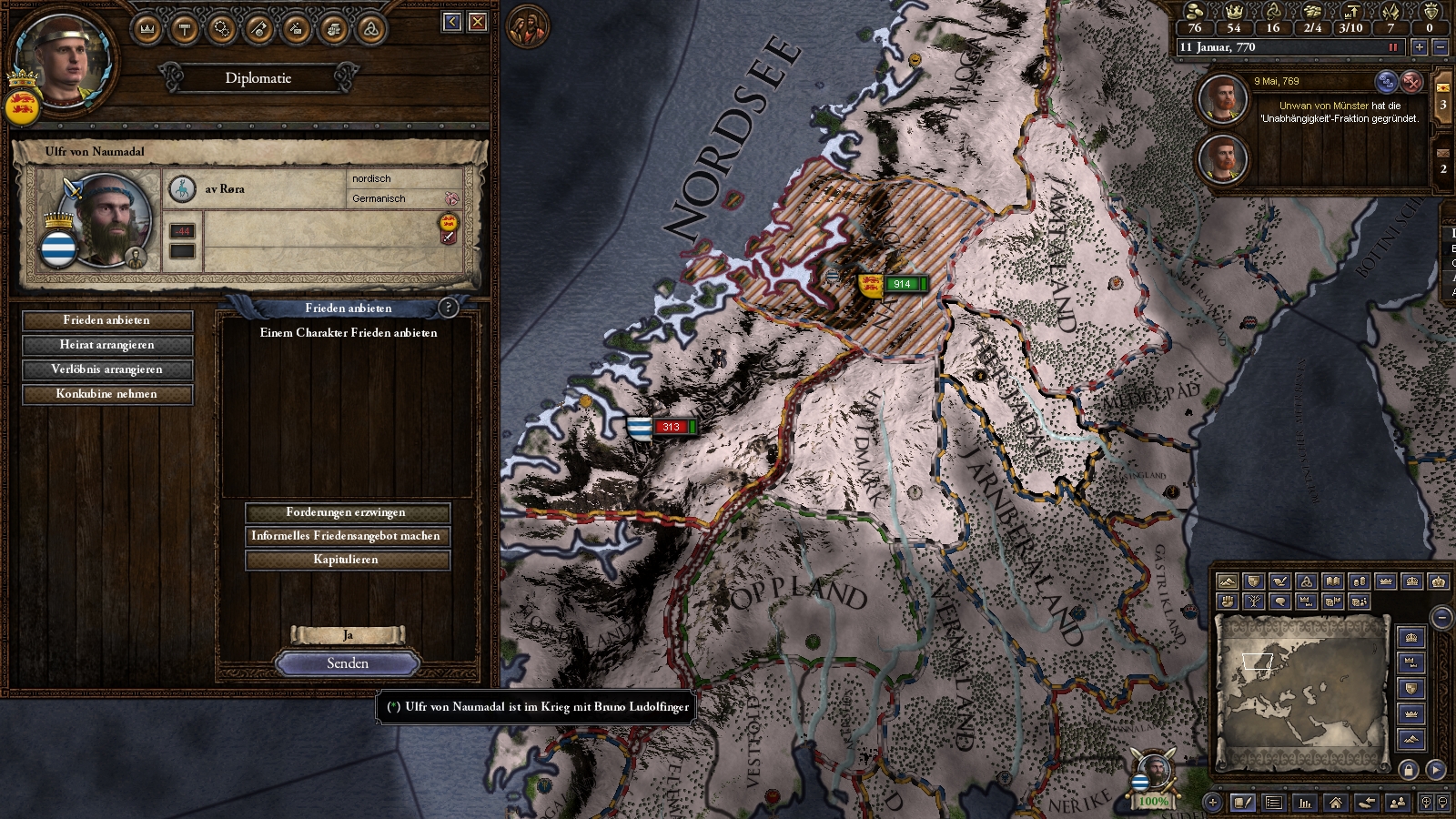The image size is (1456, 819).
Task: Dismiss the Unwan von Münster notification
Action: [x=1410, y=82]
